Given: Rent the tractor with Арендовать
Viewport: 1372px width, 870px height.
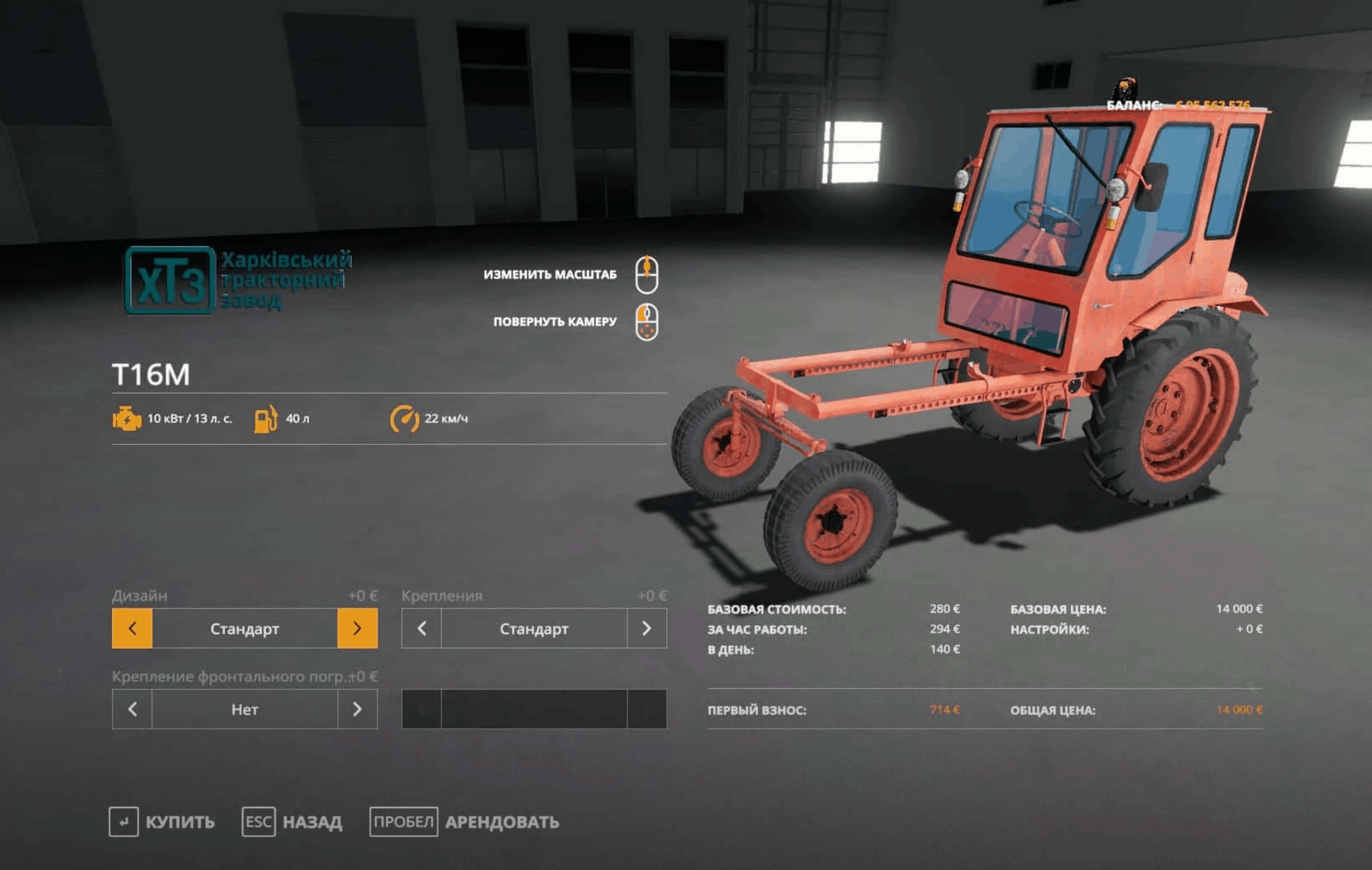Looking at the screenshot, I should (x=465, y=822).
